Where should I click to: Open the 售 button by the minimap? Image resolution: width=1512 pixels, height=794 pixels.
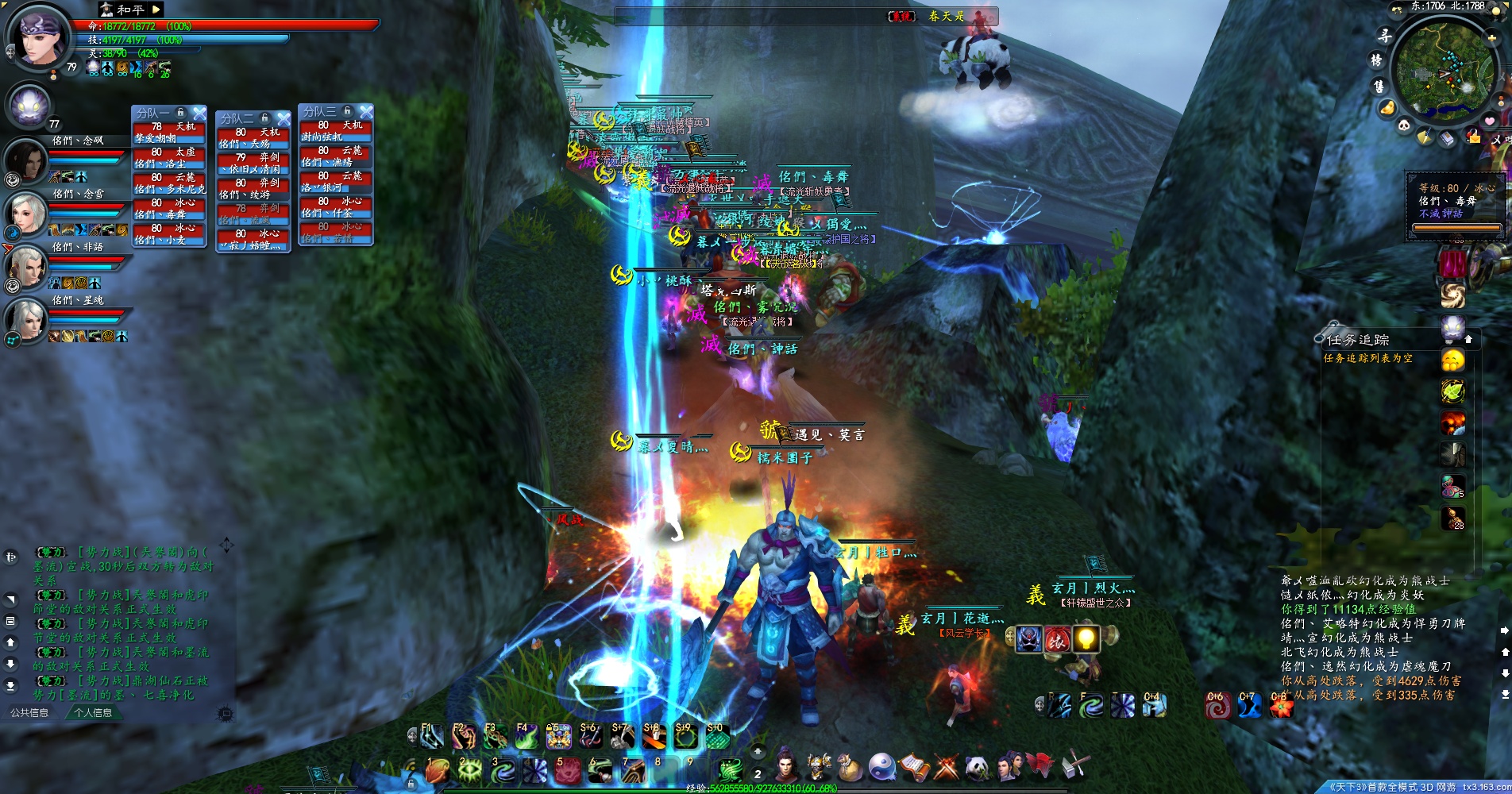click(1379, 85)
